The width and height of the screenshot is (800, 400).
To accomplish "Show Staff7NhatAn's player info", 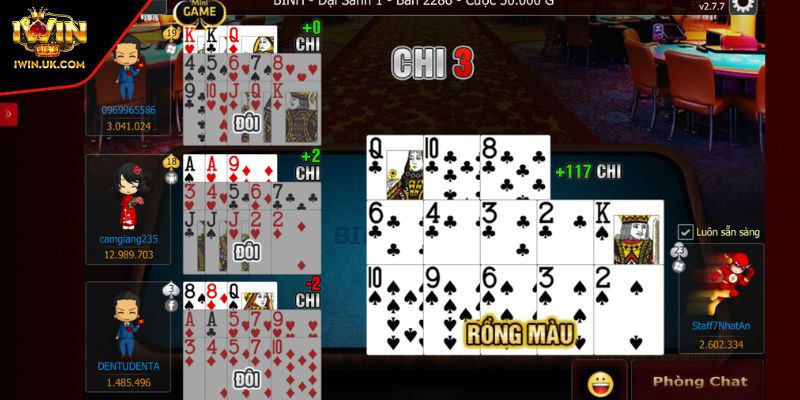I will [720, 298].
